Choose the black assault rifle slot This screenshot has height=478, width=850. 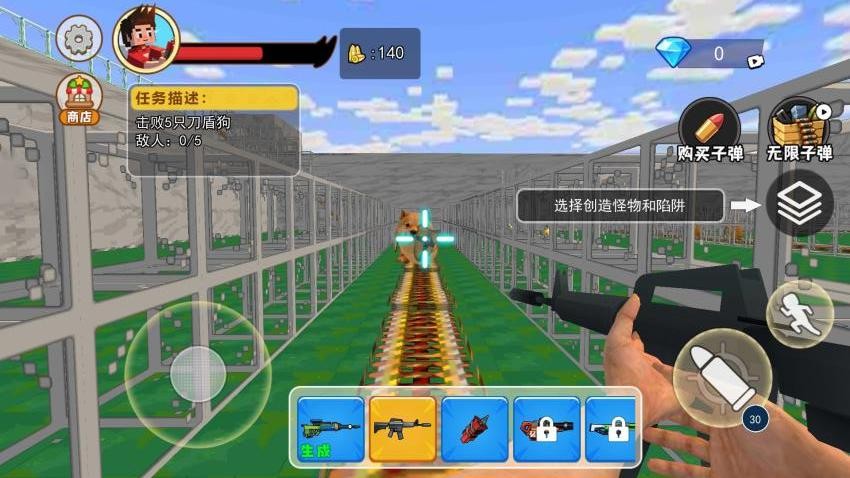tap(402, 429)
